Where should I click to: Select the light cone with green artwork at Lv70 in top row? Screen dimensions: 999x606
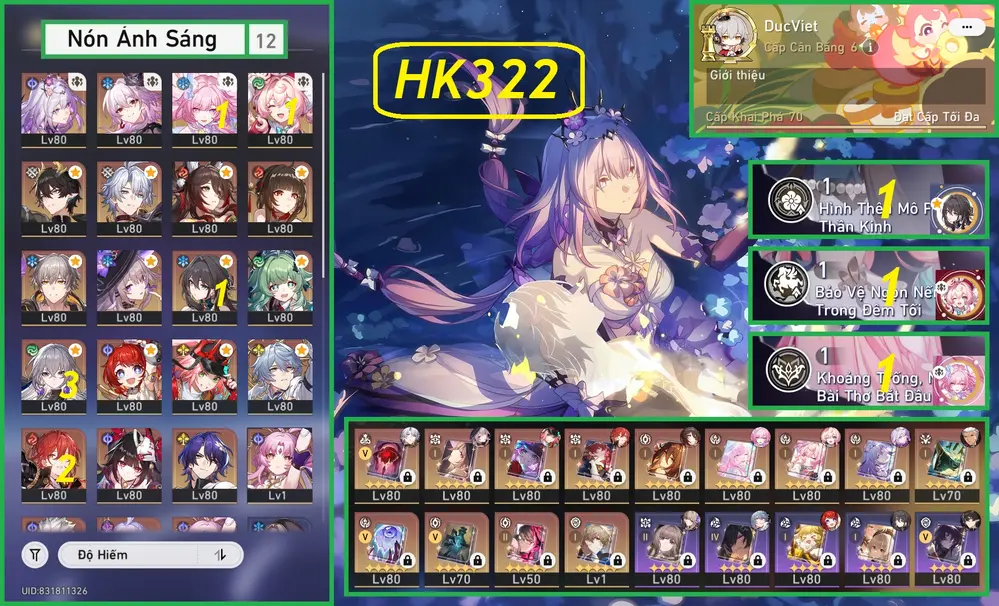click(x=947, y=465)
